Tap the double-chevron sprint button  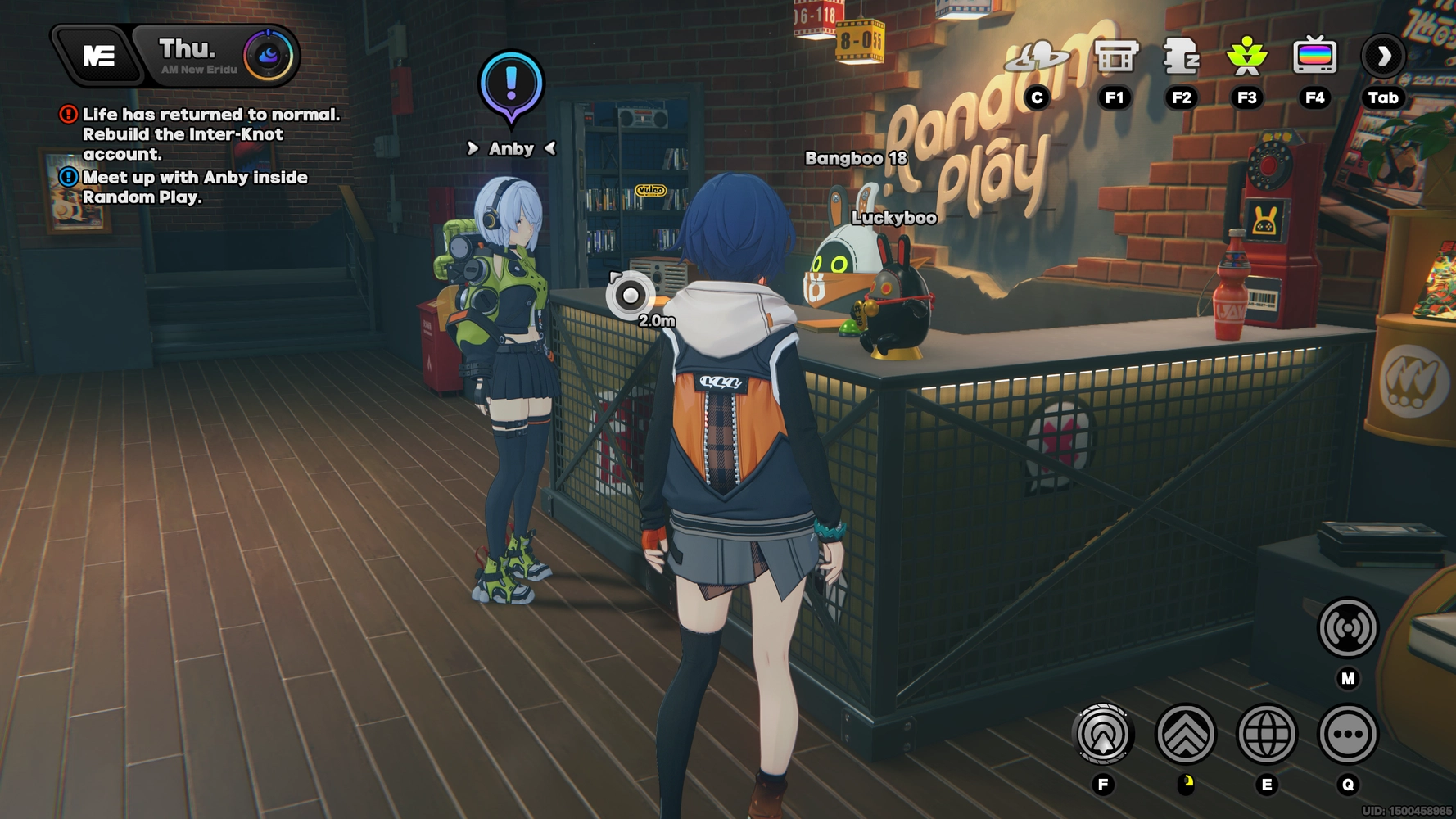pos(1185,734)
